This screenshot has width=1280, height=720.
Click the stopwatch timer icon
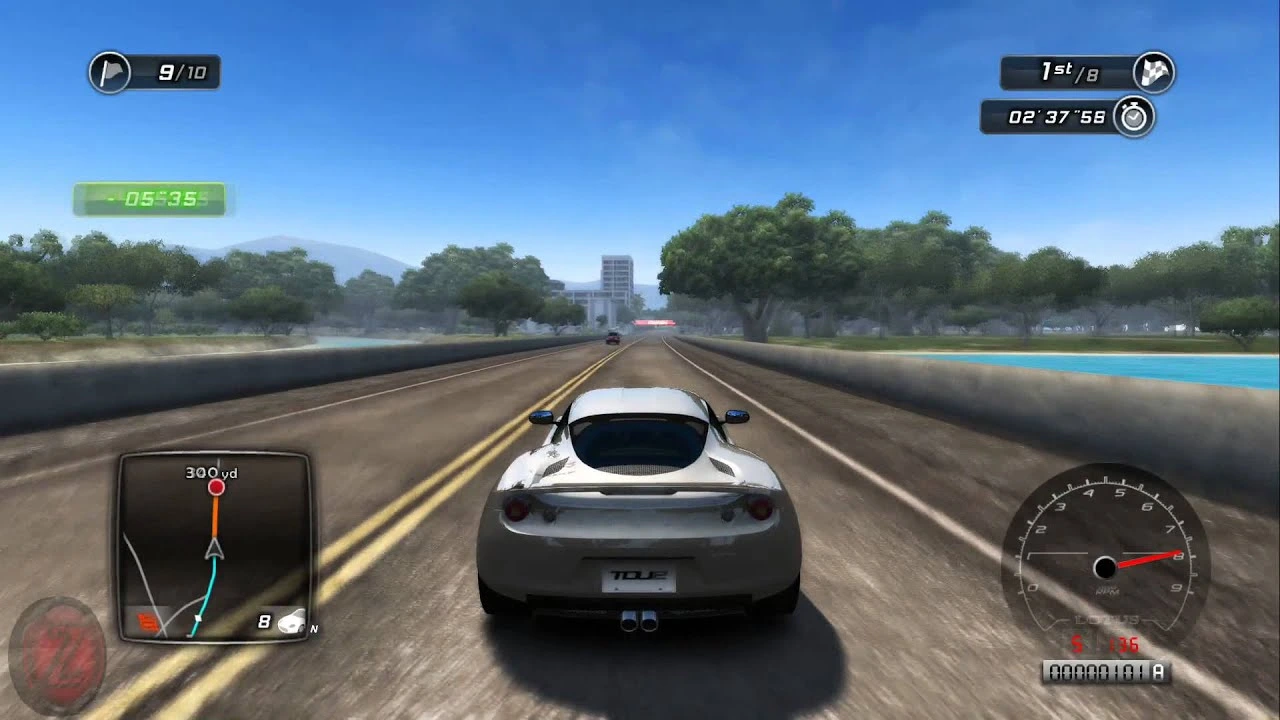click(x=1135, y=117)
